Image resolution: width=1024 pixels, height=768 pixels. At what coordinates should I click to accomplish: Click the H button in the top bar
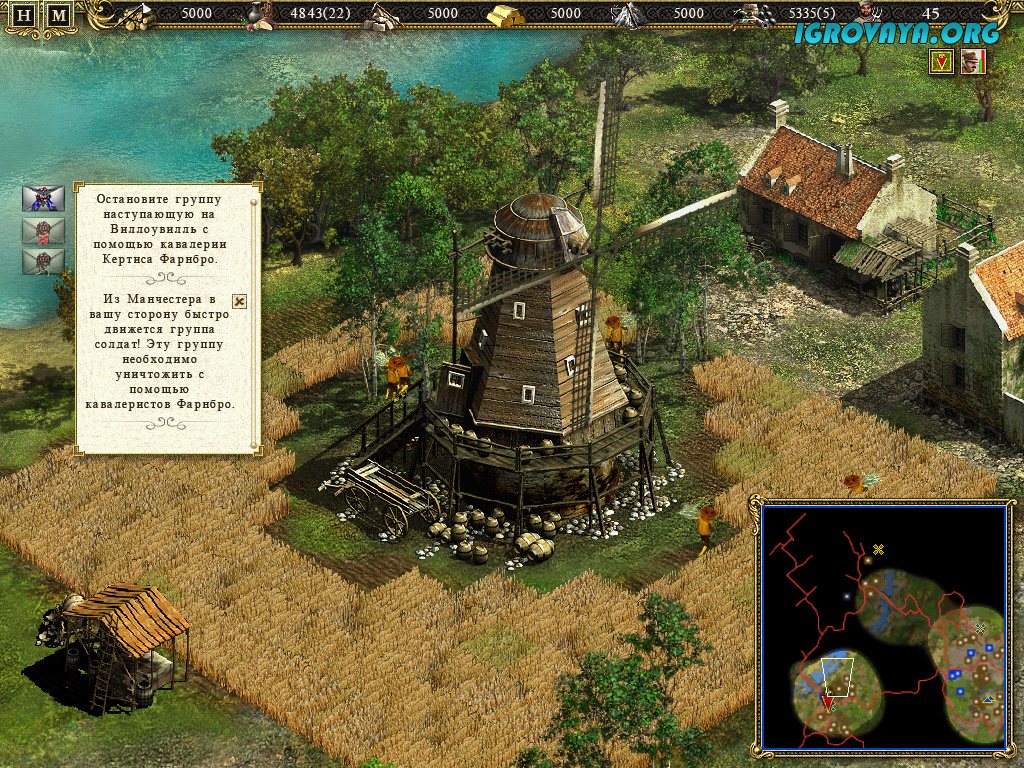tap(26, 15)
